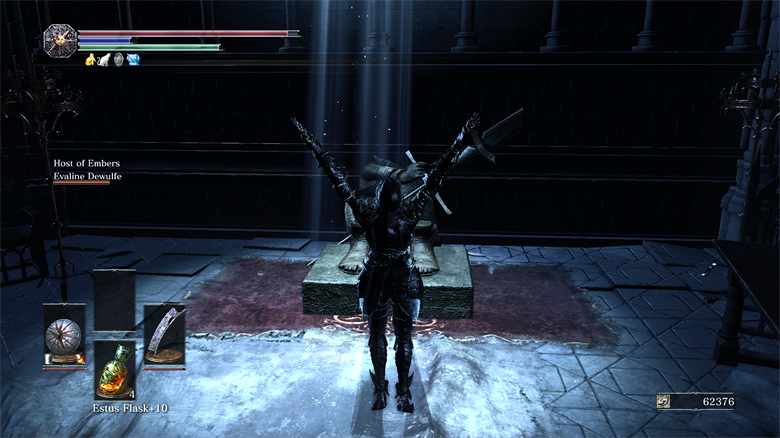The height and width of the screenshot is (438, 780).
Task: Click the blue crystal status effect icon
Action: tap(133, 60)
